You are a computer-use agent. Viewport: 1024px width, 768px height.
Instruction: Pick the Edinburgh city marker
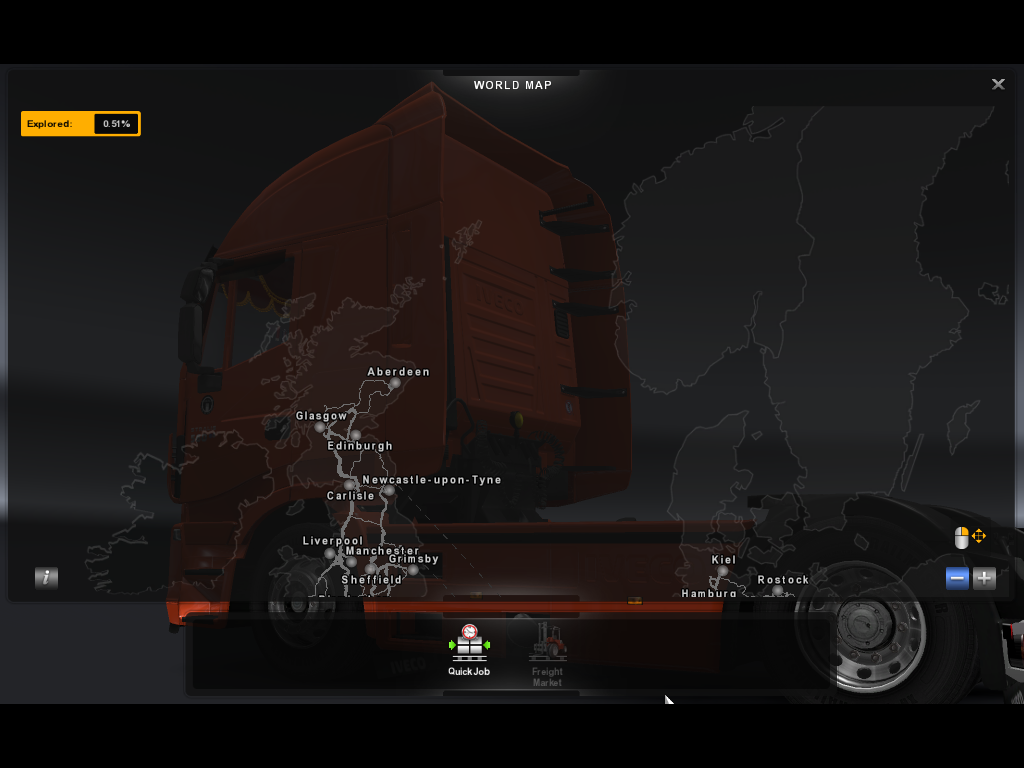pos(355,435)
